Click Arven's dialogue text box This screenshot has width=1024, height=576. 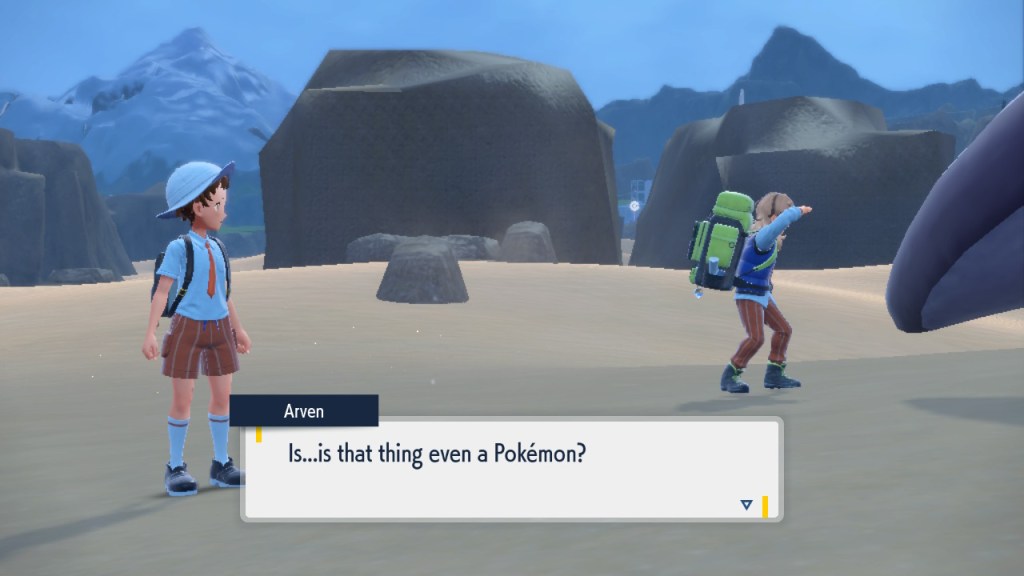click(x=510, y=469)
